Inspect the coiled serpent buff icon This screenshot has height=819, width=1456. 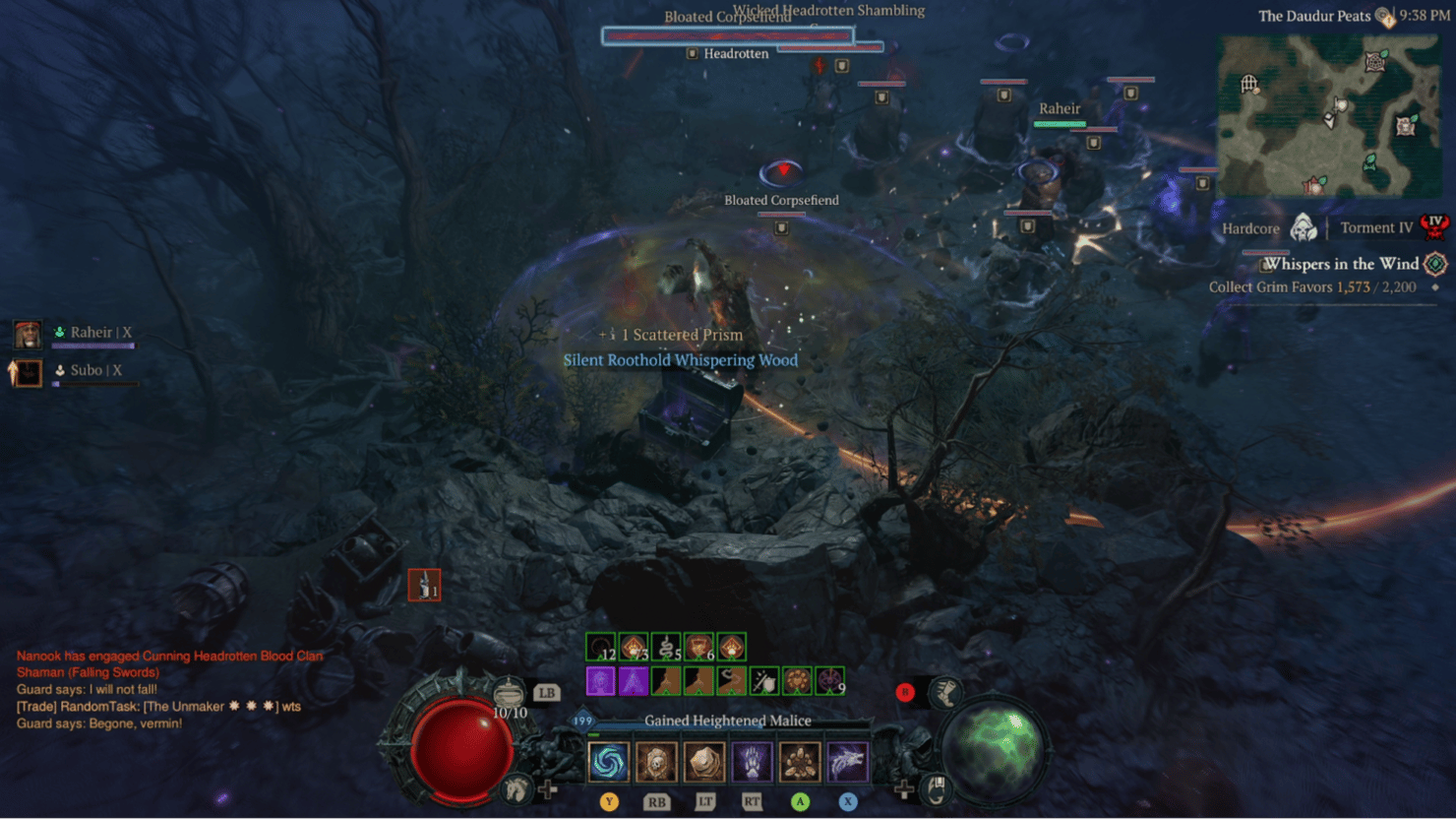[666, 648]
